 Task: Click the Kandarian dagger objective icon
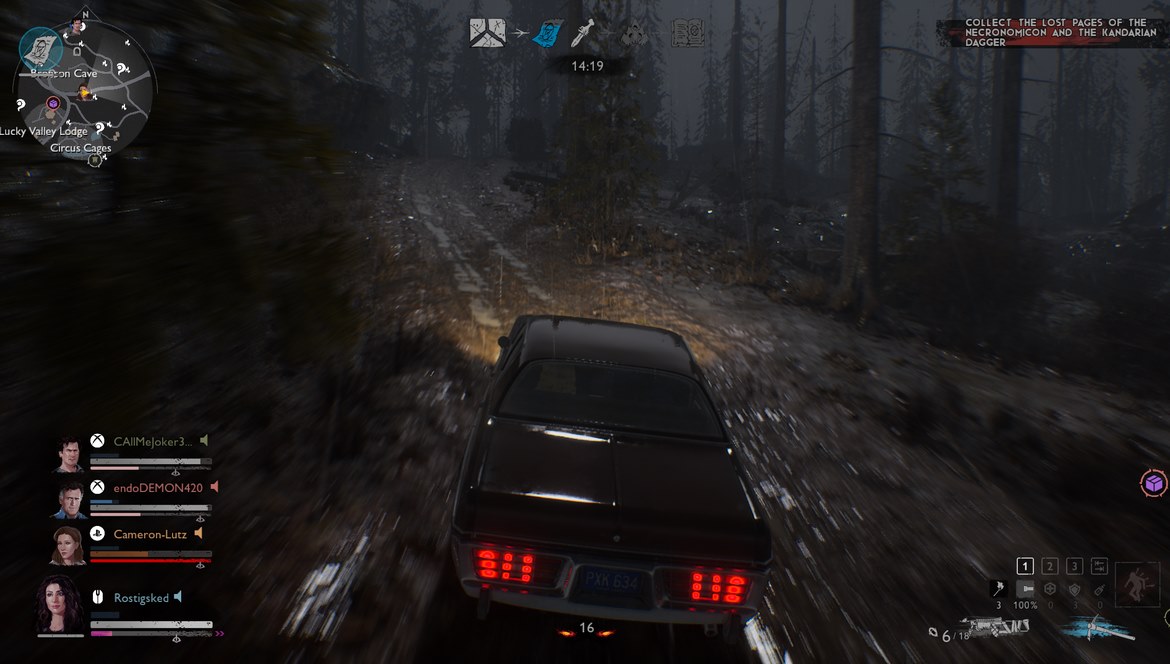click(582, 34)
